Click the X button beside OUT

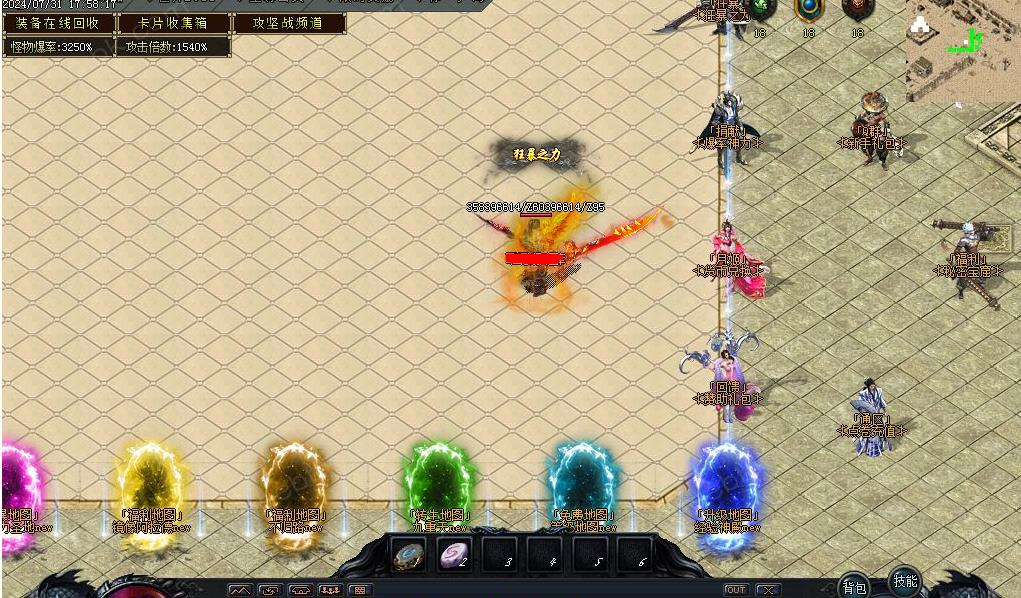767,590
